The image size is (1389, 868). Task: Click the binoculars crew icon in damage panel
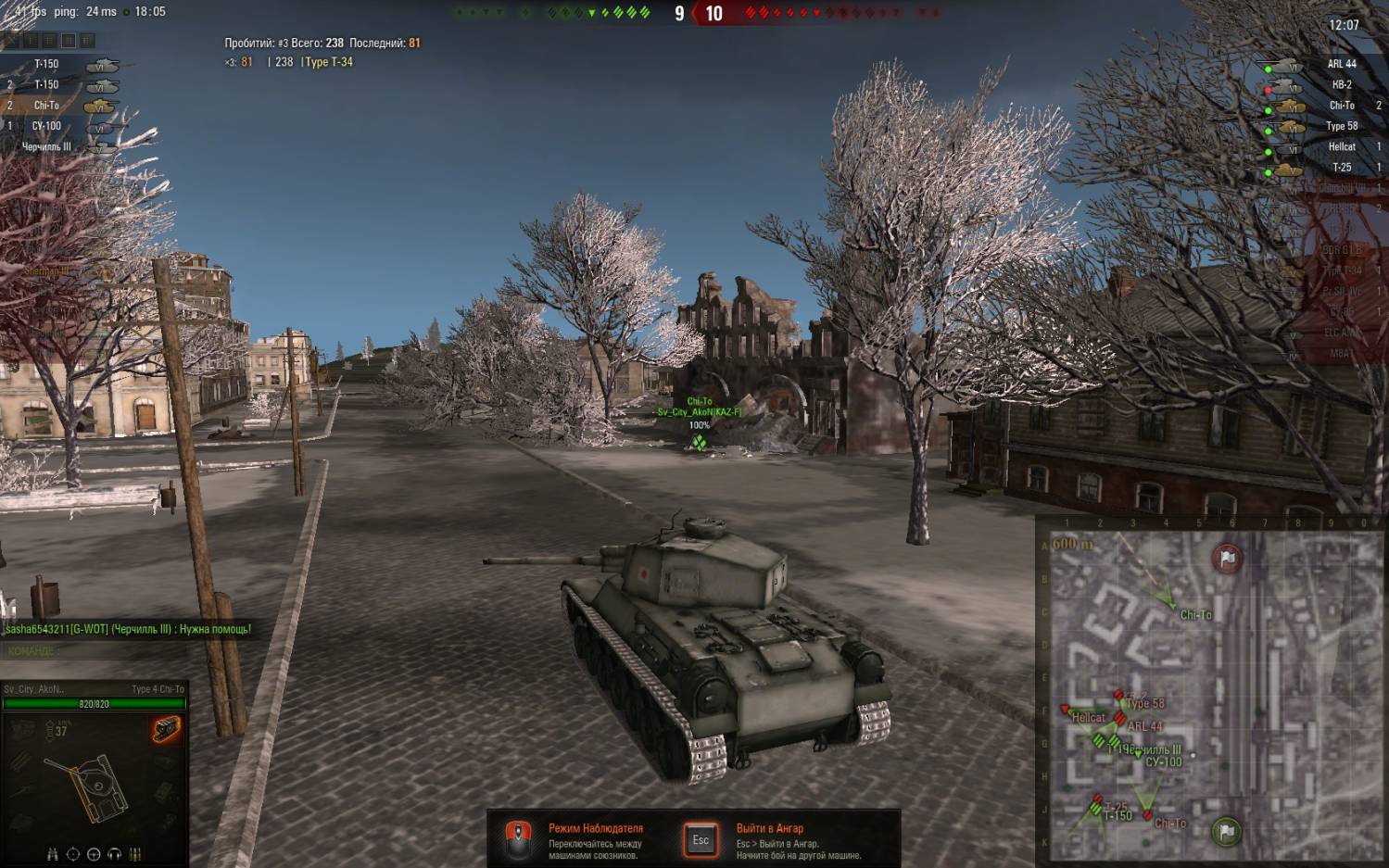[x=53, y=854]
